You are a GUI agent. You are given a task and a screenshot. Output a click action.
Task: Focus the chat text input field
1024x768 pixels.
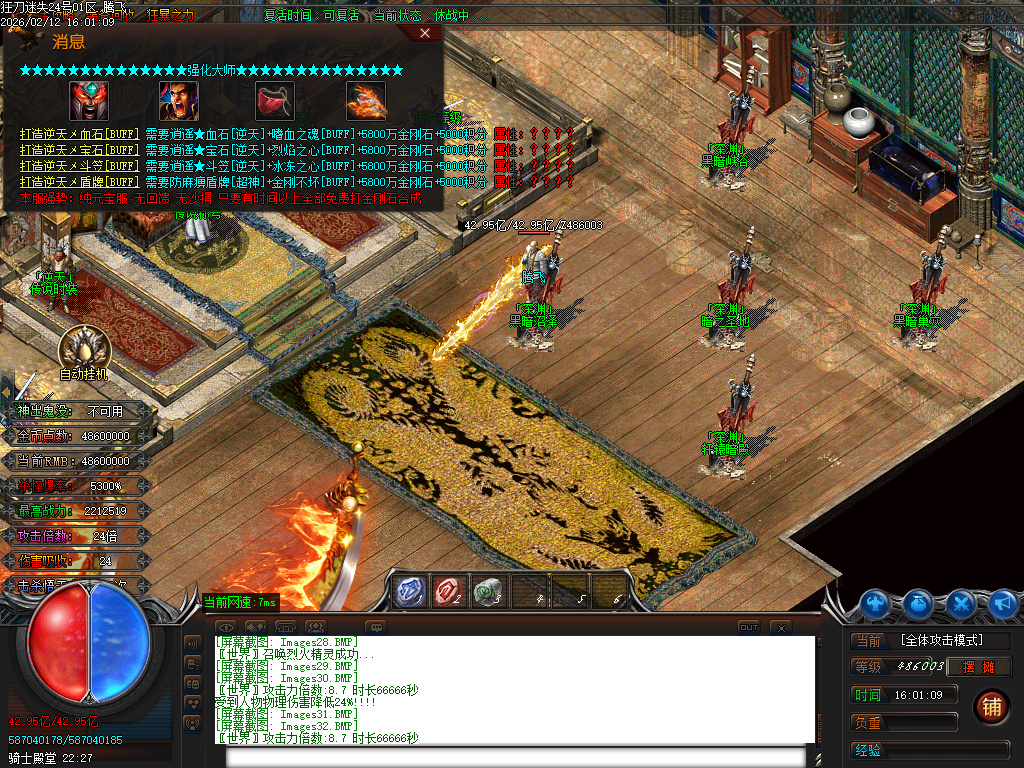click(x=520, y=756)
